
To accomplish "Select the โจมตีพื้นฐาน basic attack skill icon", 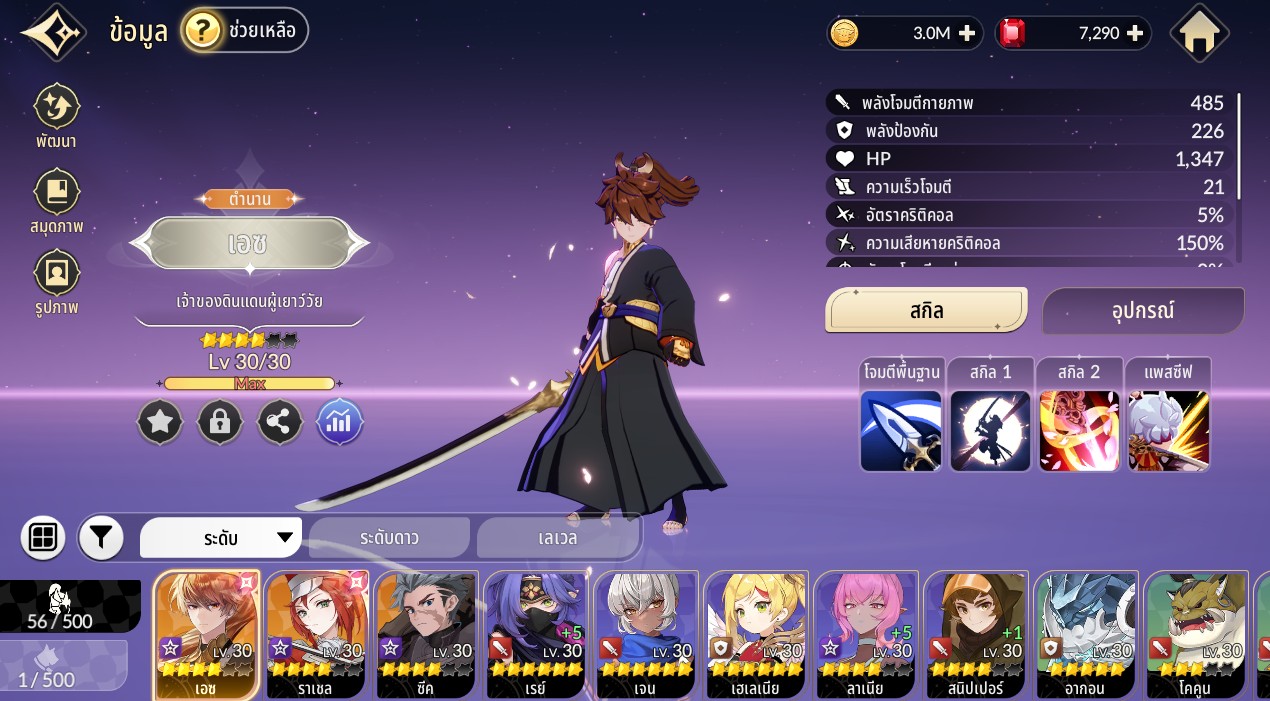I will [x=901, y=430].
